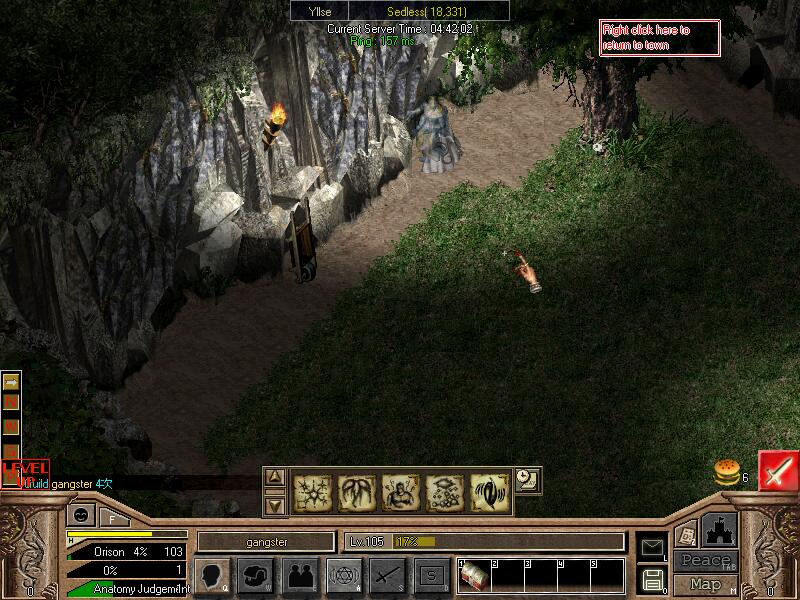Open the head silhouette character icon
800x600 pixels.
(211, 575)
